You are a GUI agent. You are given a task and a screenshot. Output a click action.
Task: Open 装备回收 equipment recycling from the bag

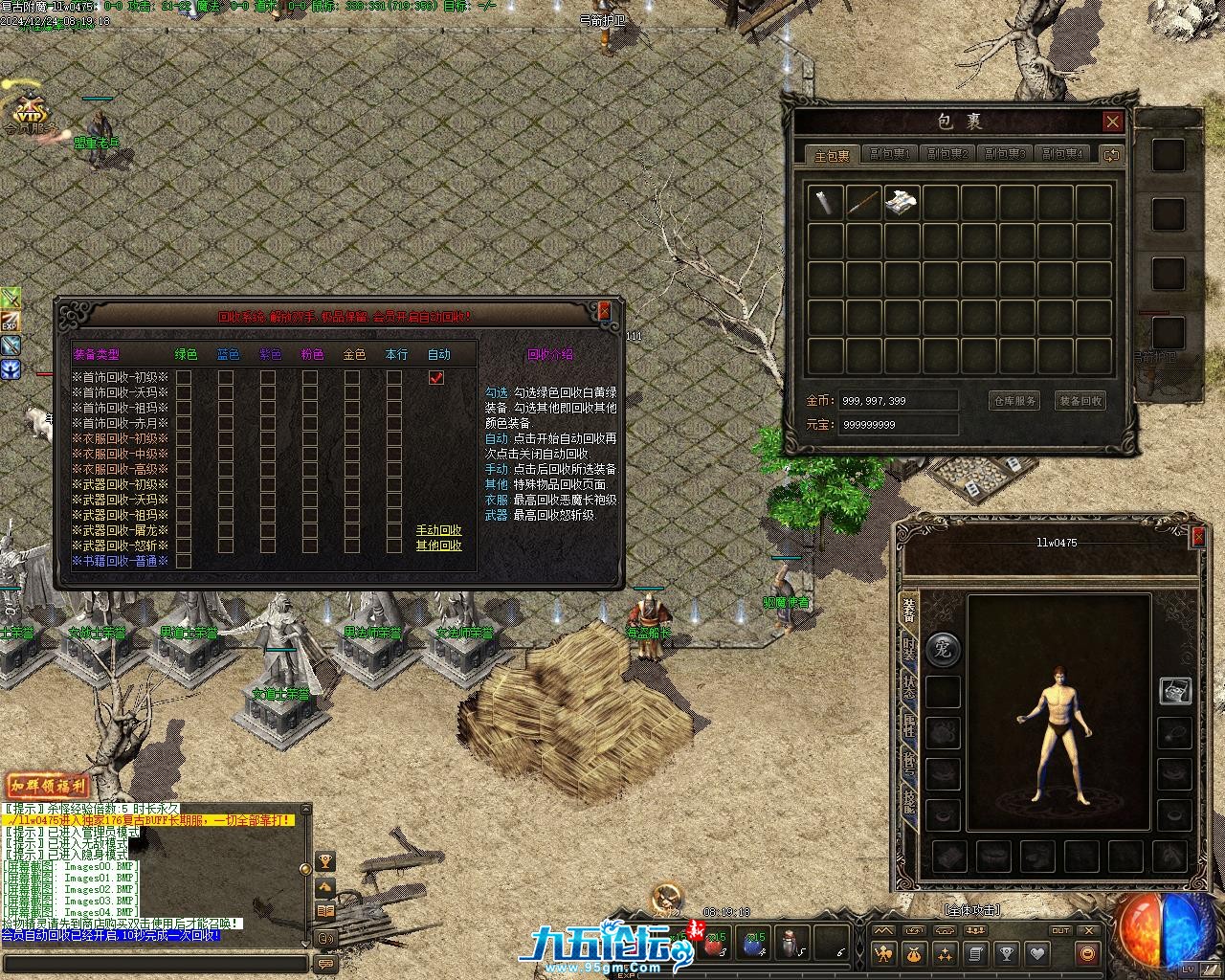1080,401
